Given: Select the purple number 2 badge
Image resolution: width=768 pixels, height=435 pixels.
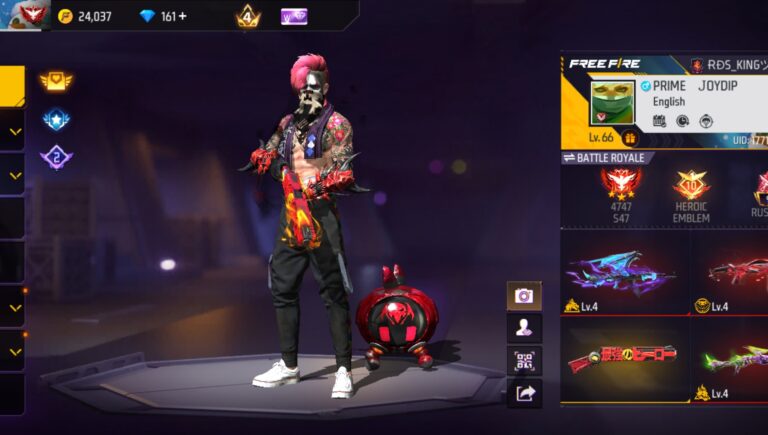Looking at the screenshot, I should (x=56, y=157).
